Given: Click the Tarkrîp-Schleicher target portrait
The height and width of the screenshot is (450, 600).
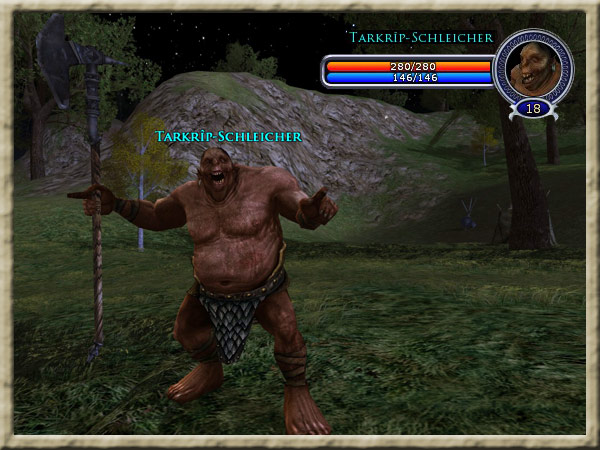Looking at the screenshot, I should pos(533,66).
